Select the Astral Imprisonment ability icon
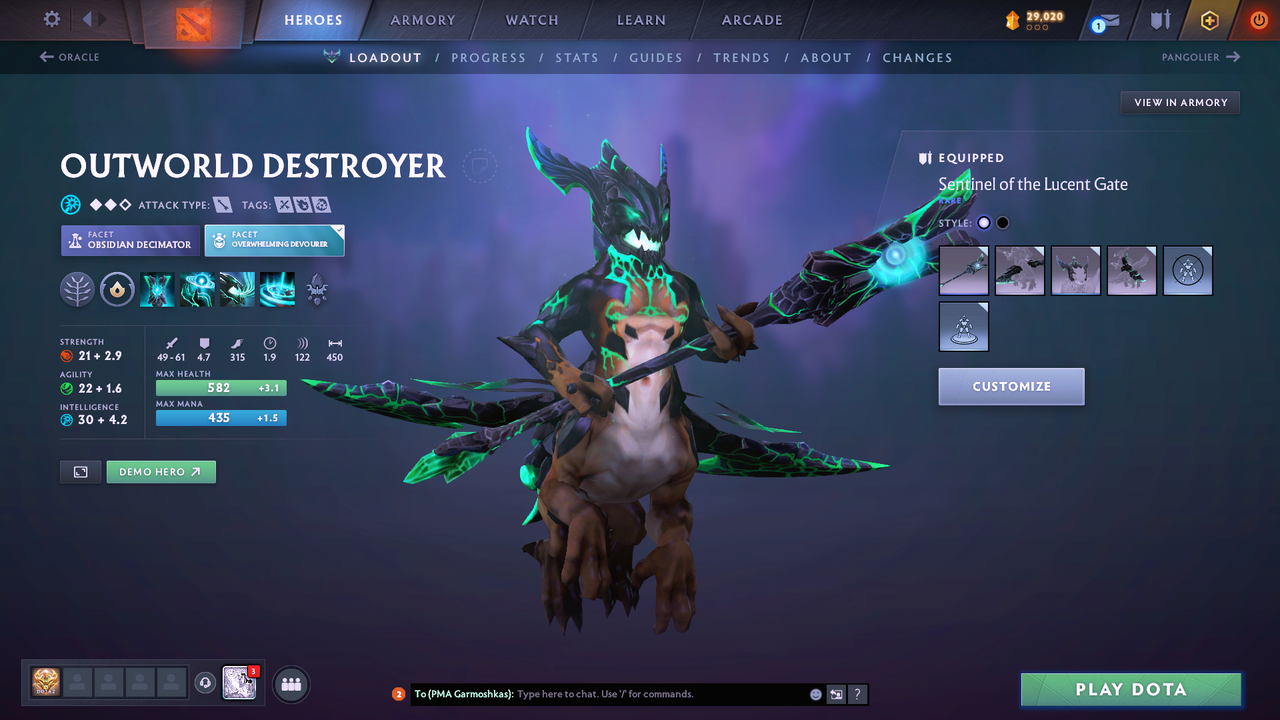 coord(197,289)
